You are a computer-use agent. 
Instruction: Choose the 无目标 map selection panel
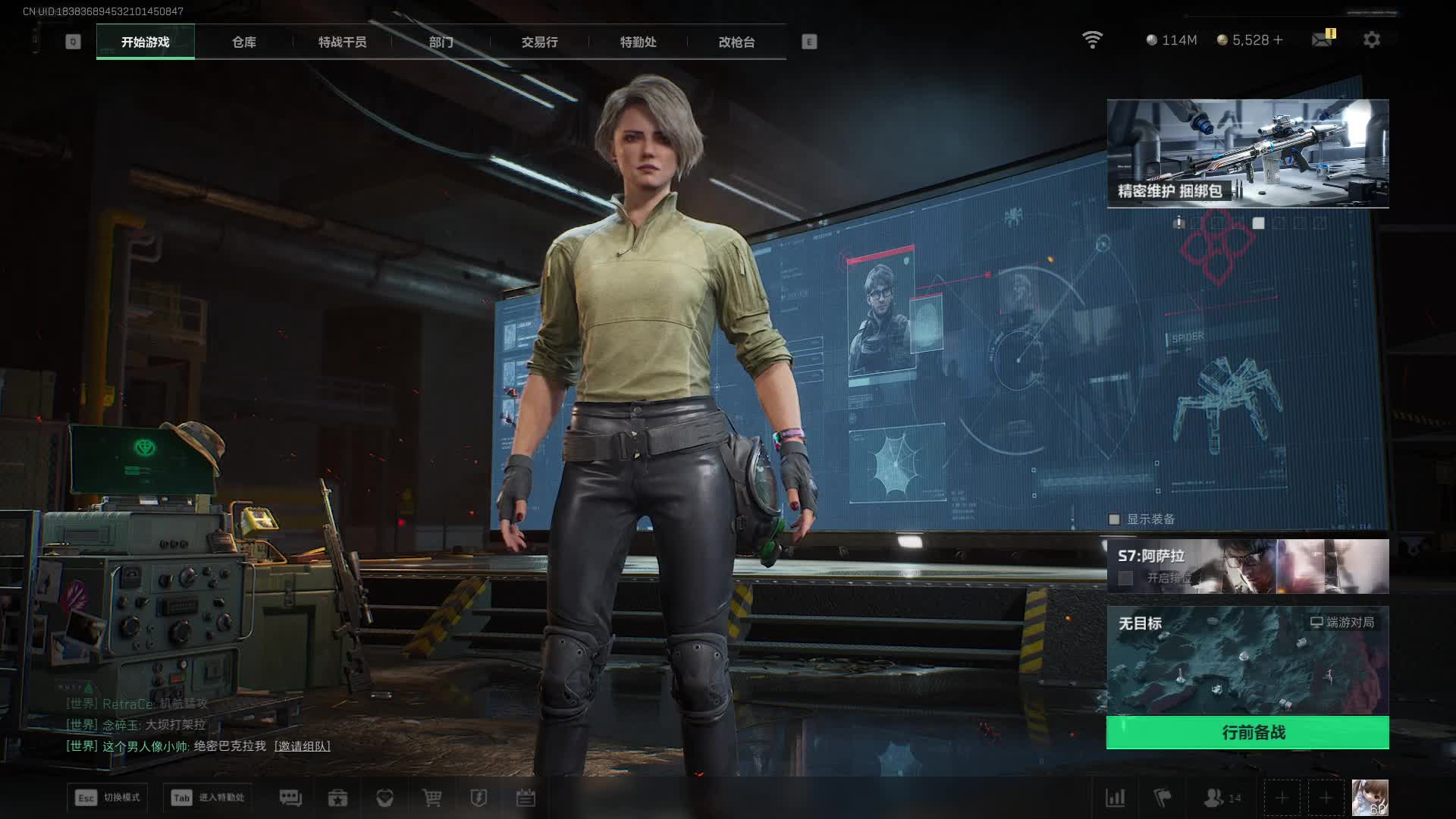click(1247, 660)
